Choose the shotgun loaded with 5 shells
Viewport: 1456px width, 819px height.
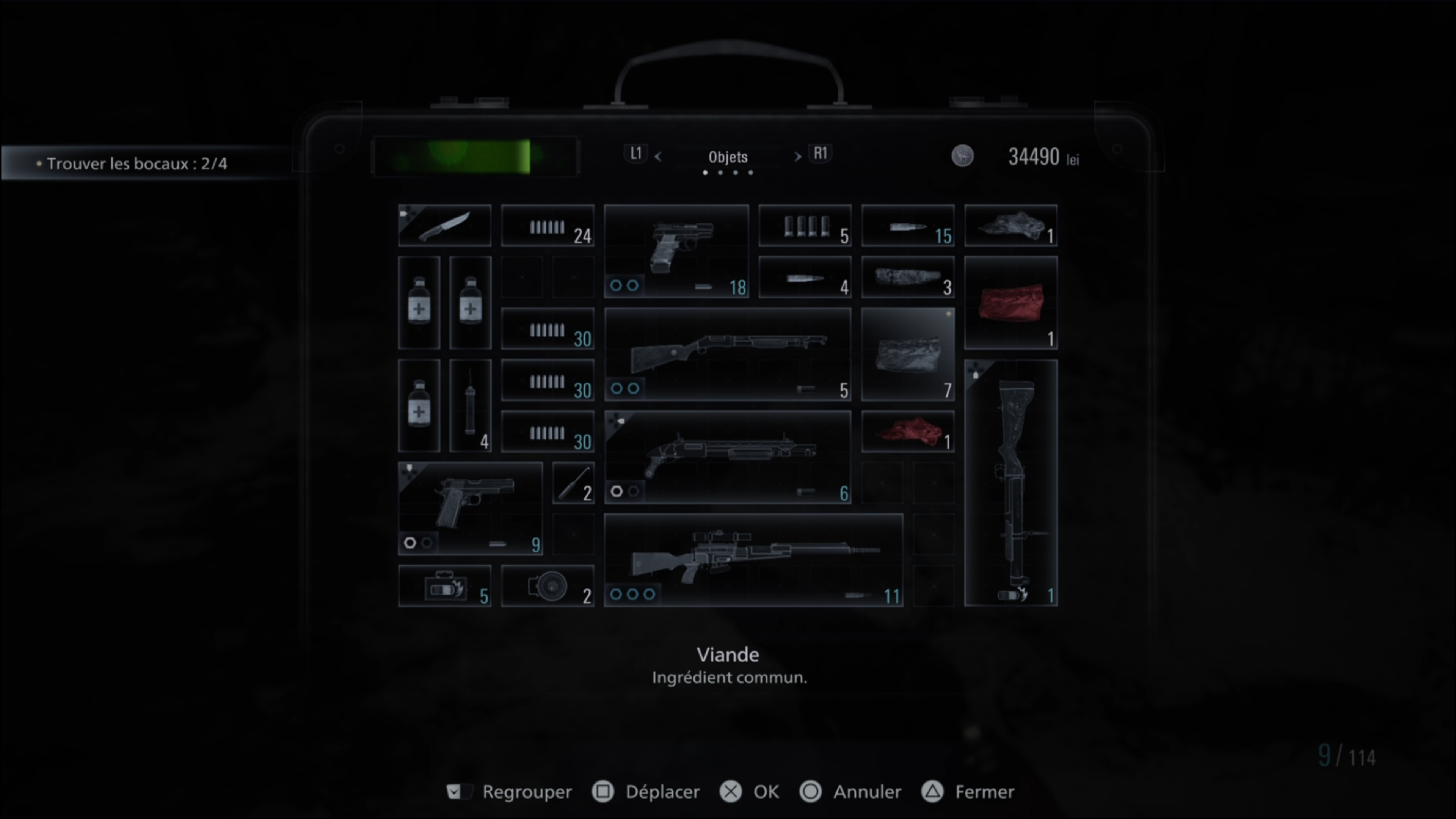coord(728,355)
